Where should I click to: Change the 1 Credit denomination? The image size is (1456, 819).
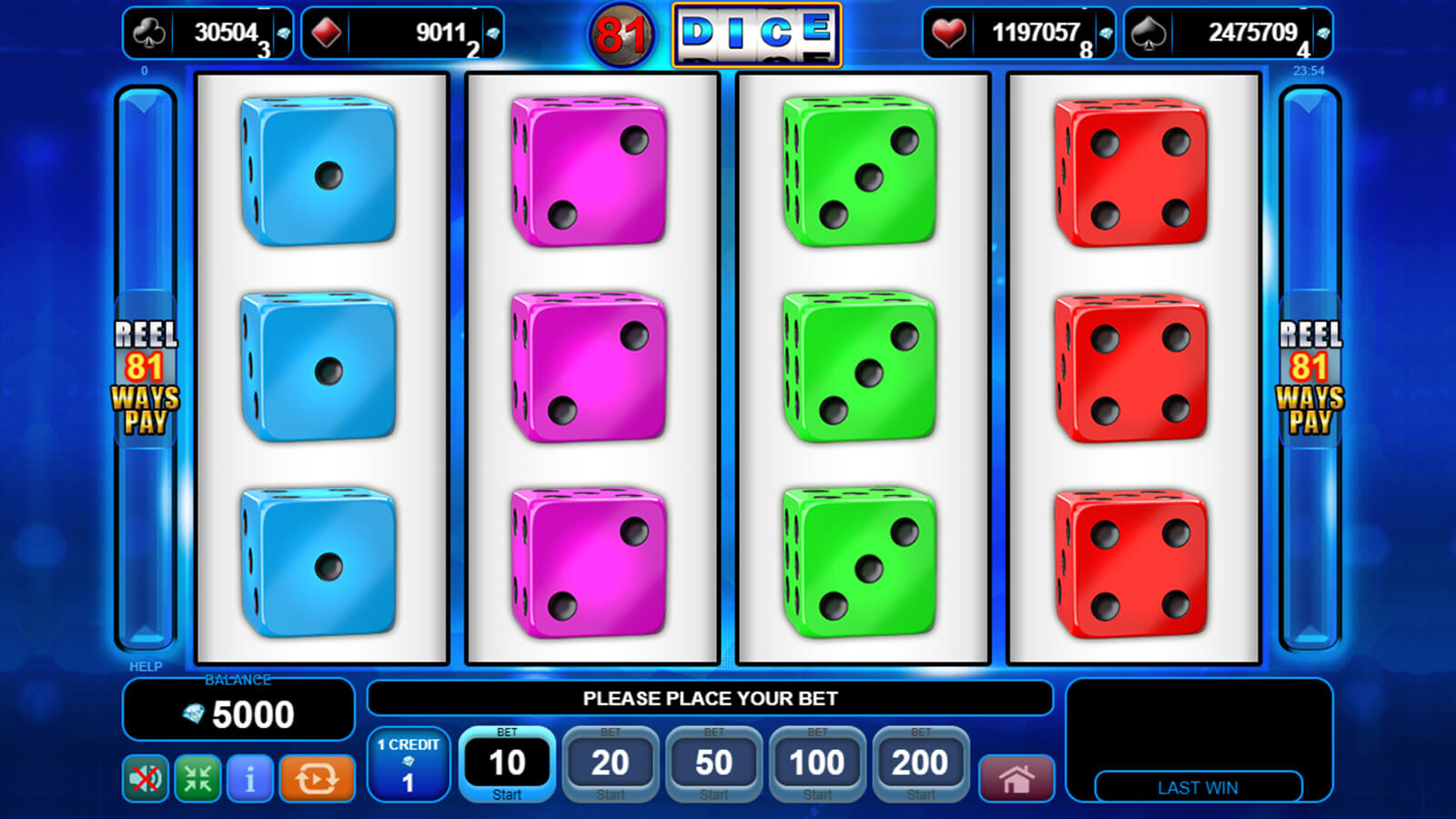[408, 764]
